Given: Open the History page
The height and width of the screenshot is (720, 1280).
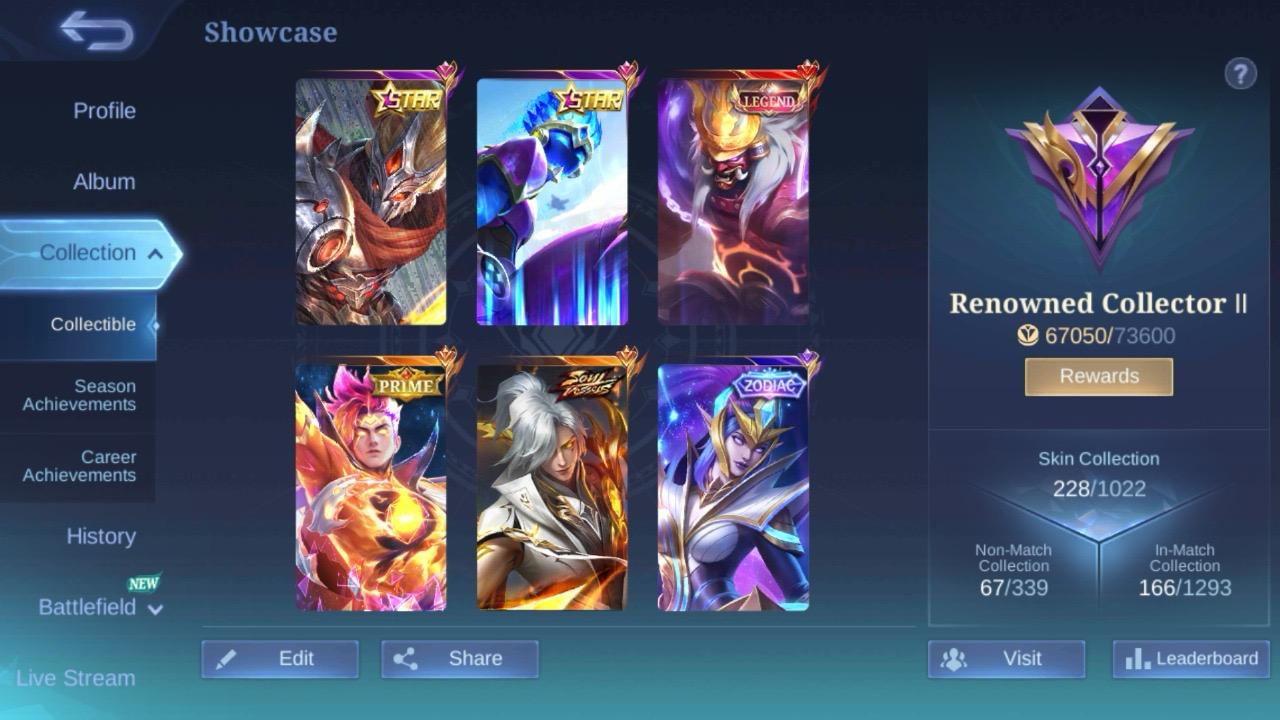Looking at the screenshot, I should coord(100,537).
